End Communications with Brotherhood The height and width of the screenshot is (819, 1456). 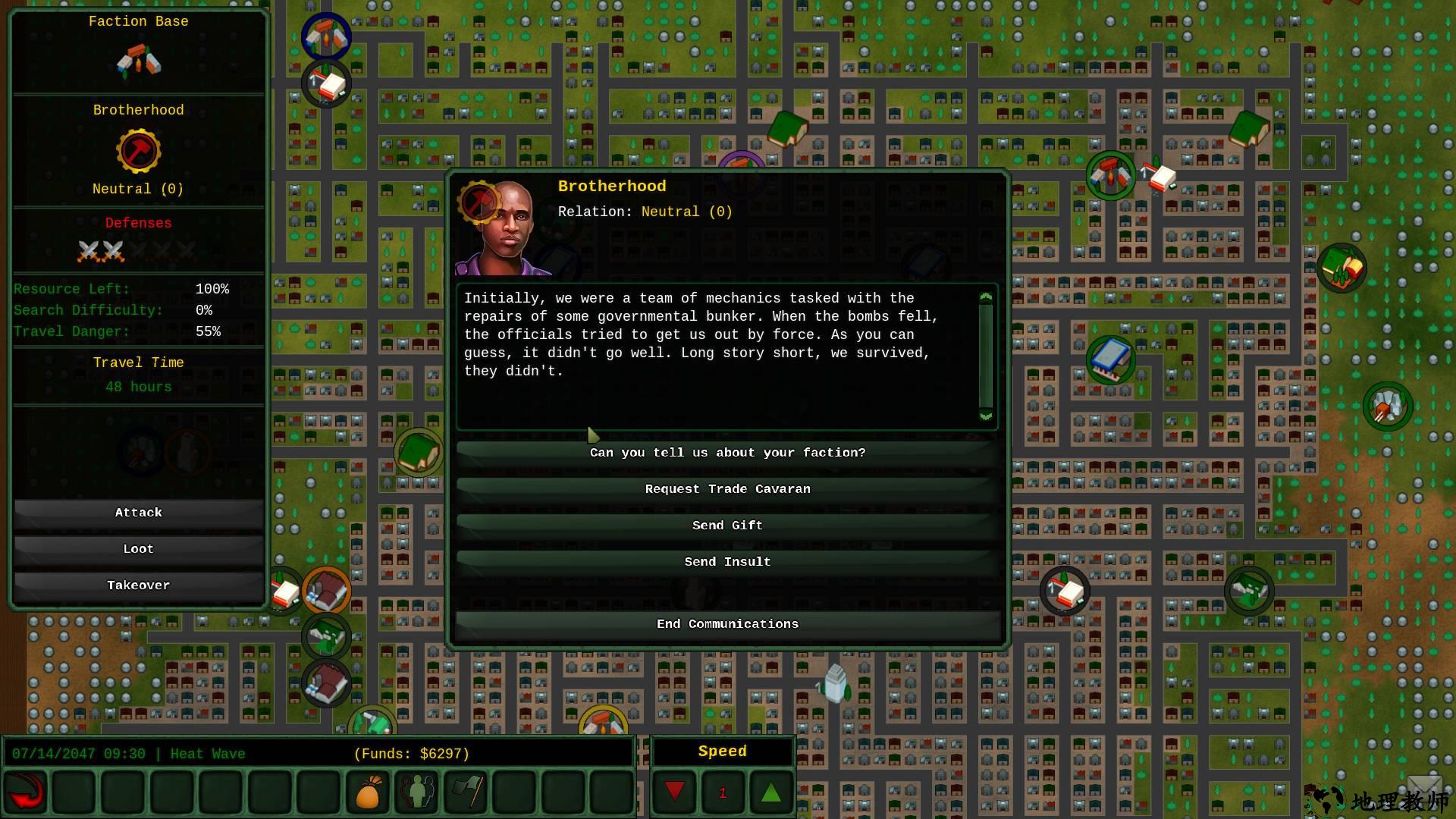727,624
